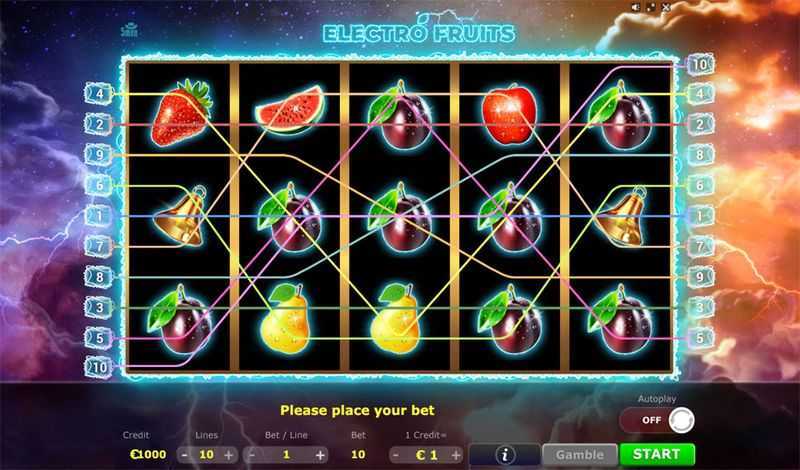Lower the Bet / Line amount

tap(250, 454)
